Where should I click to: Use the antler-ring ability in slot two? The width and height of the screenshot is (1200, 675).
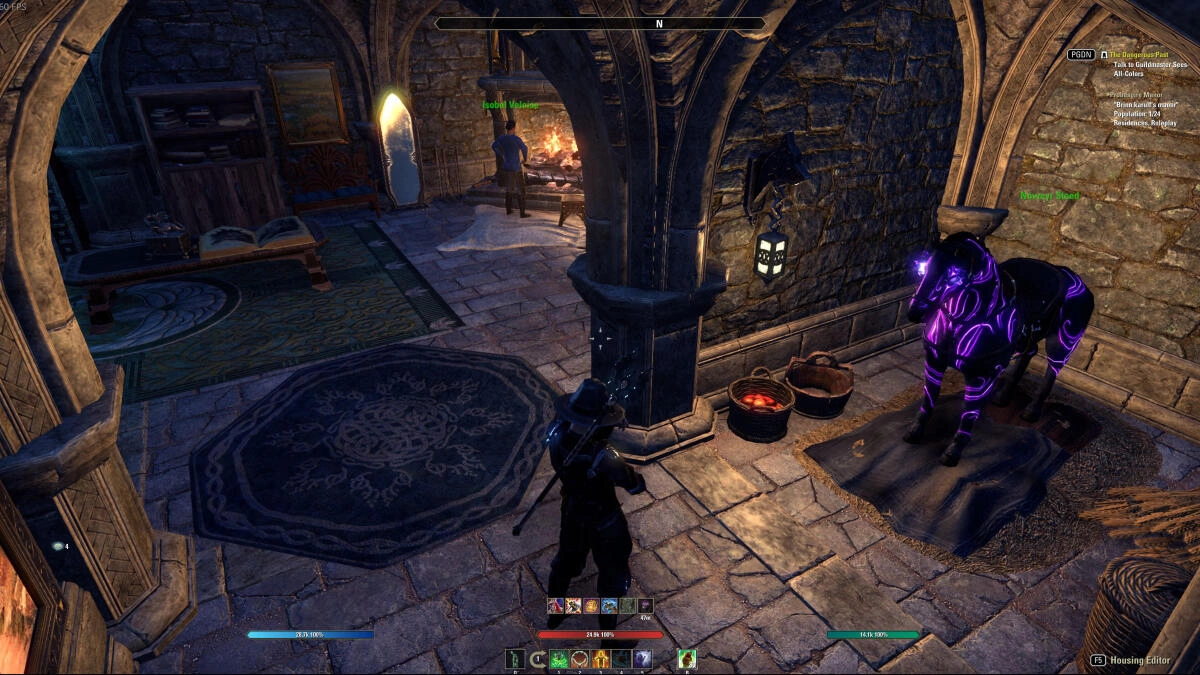579,659
